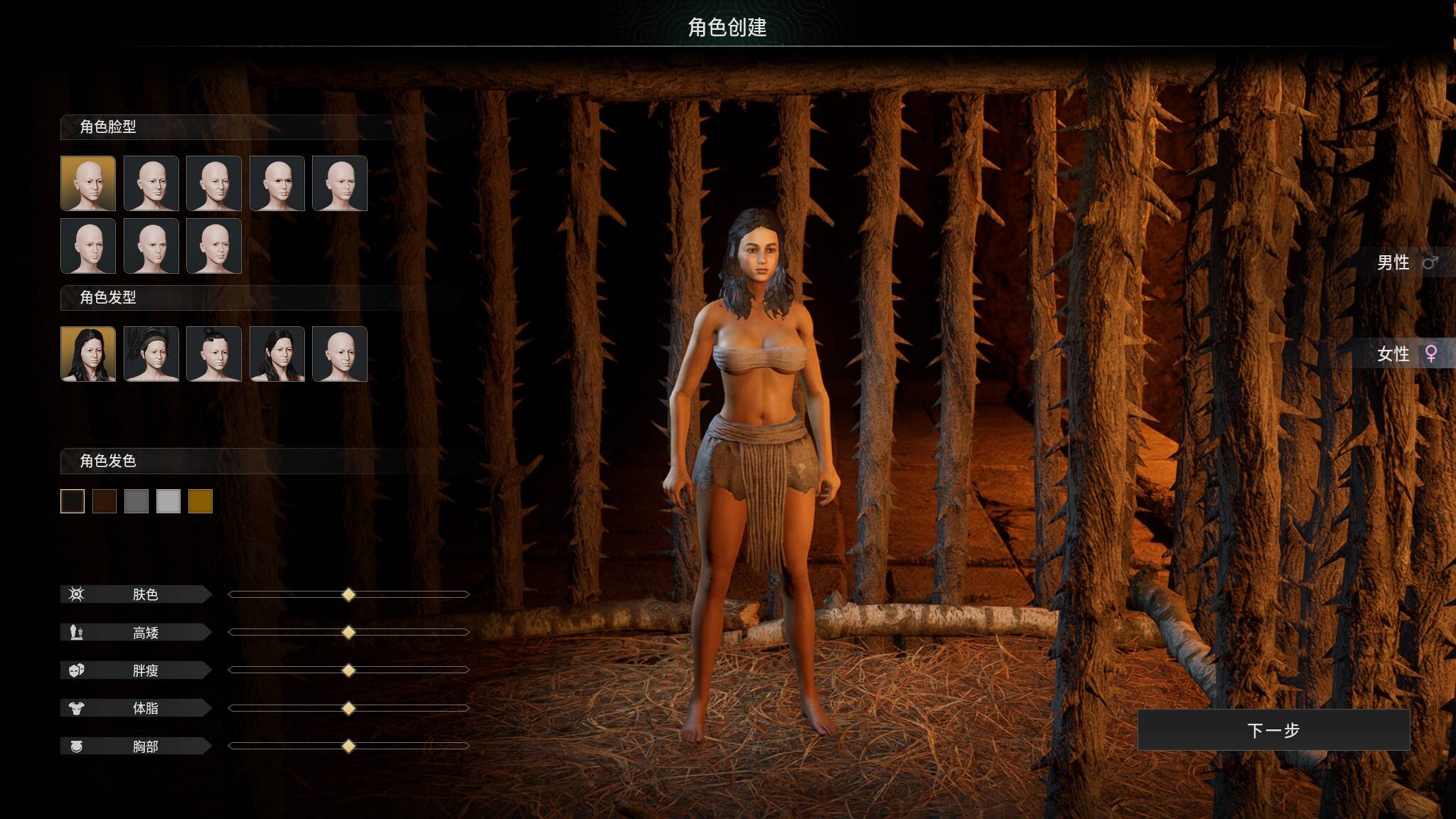Click the 胖瘦 body weight slider handle
Viewport: 1456px width, 819px height.
[x=348, y=670]
